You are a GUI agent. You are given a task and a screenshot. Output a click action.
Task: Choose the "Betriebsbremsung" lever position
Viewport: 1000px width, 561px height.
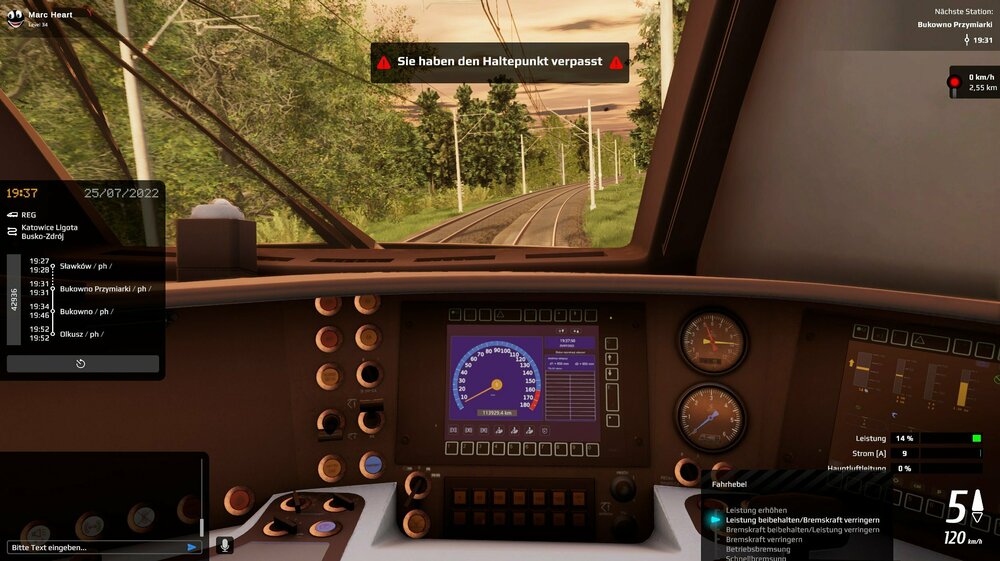pyautogui.click(x=757, y=549)
